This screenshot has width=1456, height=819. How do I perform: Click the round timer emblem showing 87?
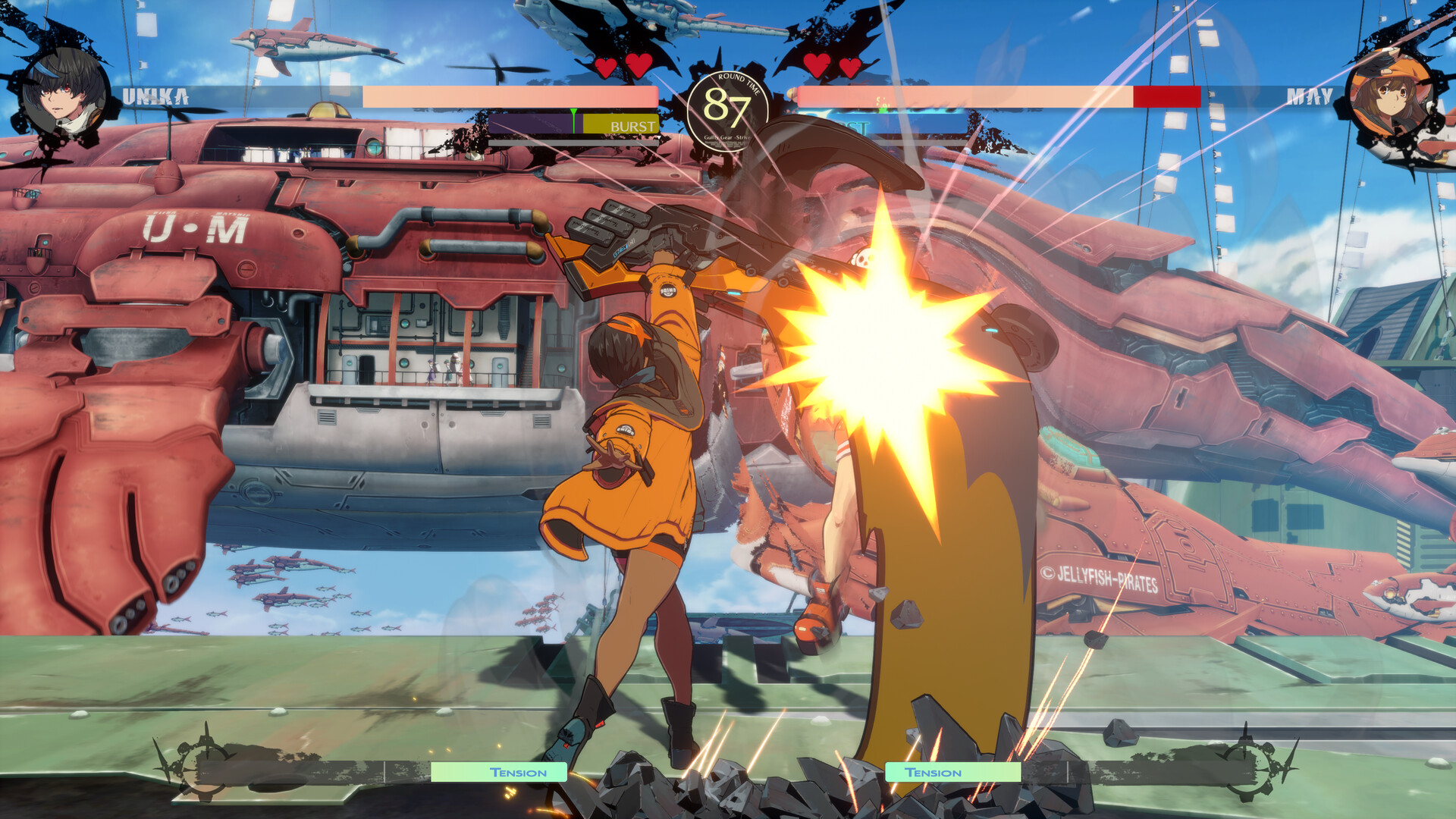coord(727,108)
